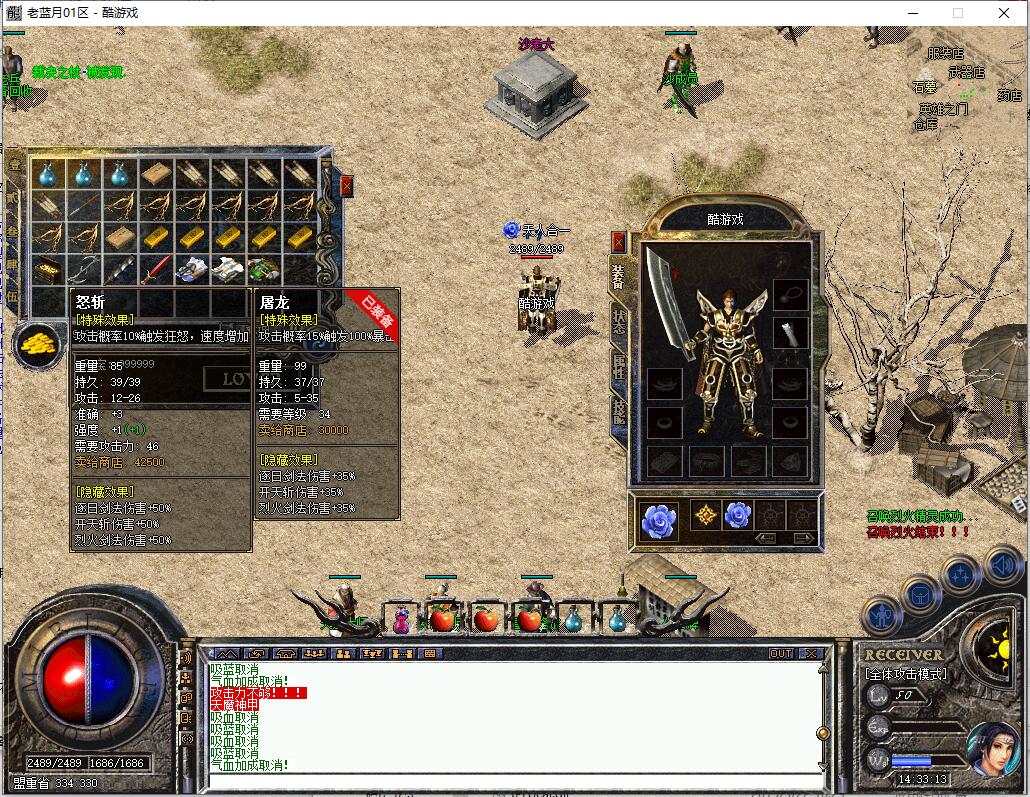Click the gold coin pile button

tap(38, 344)
